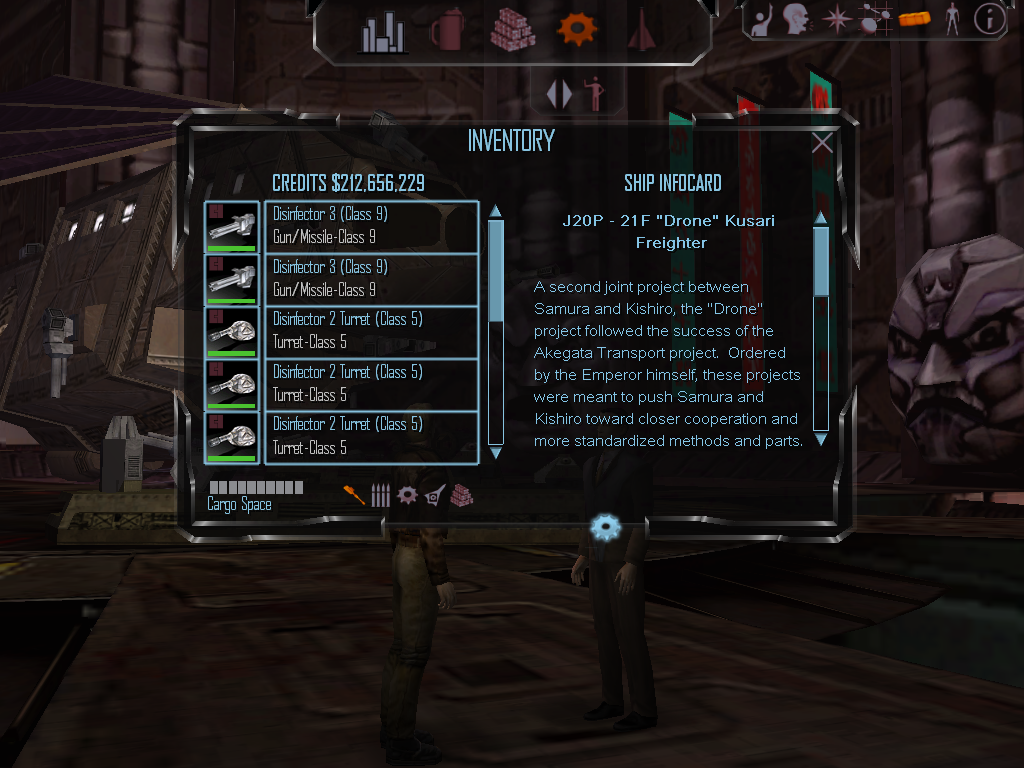Go to the cityscape landing pad
The width and height of the screenshot is (1024, 768).
click(382, 34)
